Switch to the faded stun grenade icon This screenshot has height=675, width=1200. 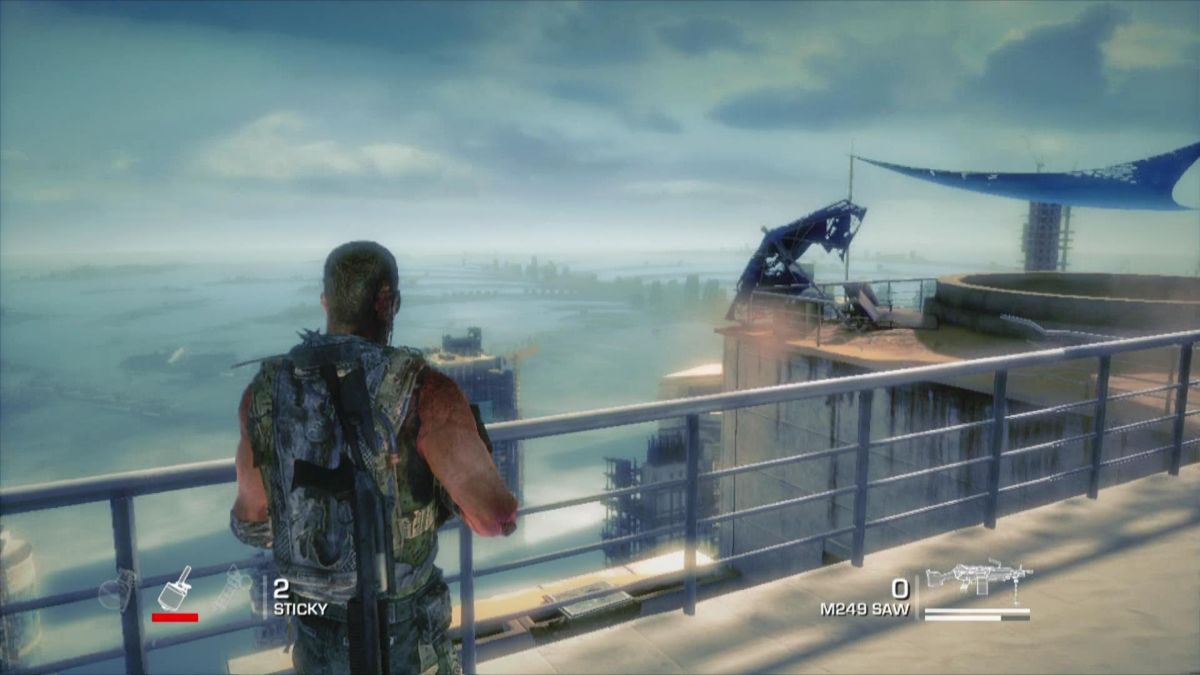tap(233, 587)
